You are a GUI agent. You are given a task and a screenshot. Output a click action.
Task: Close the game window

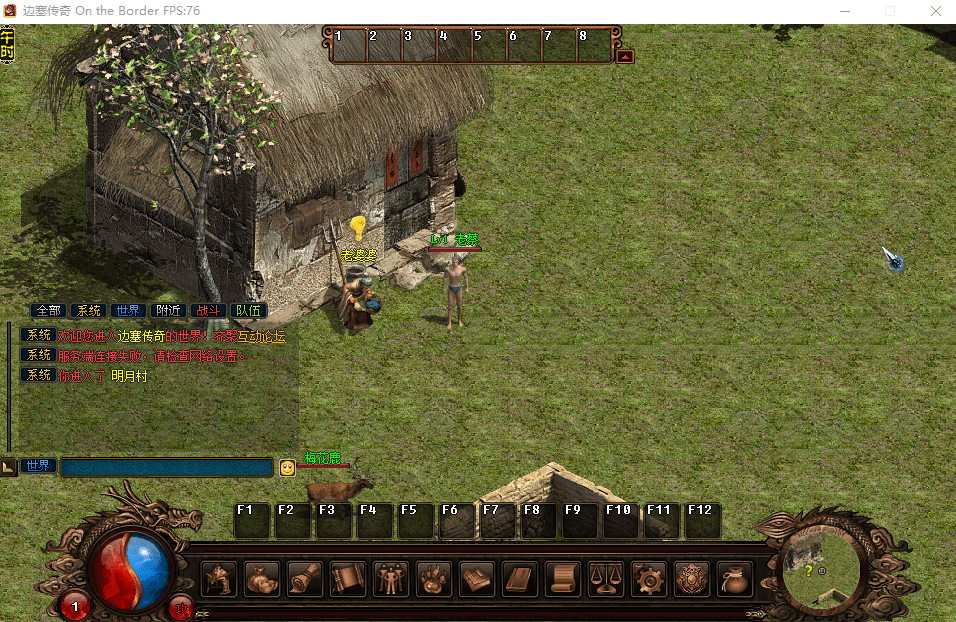(x=935, y=11)
